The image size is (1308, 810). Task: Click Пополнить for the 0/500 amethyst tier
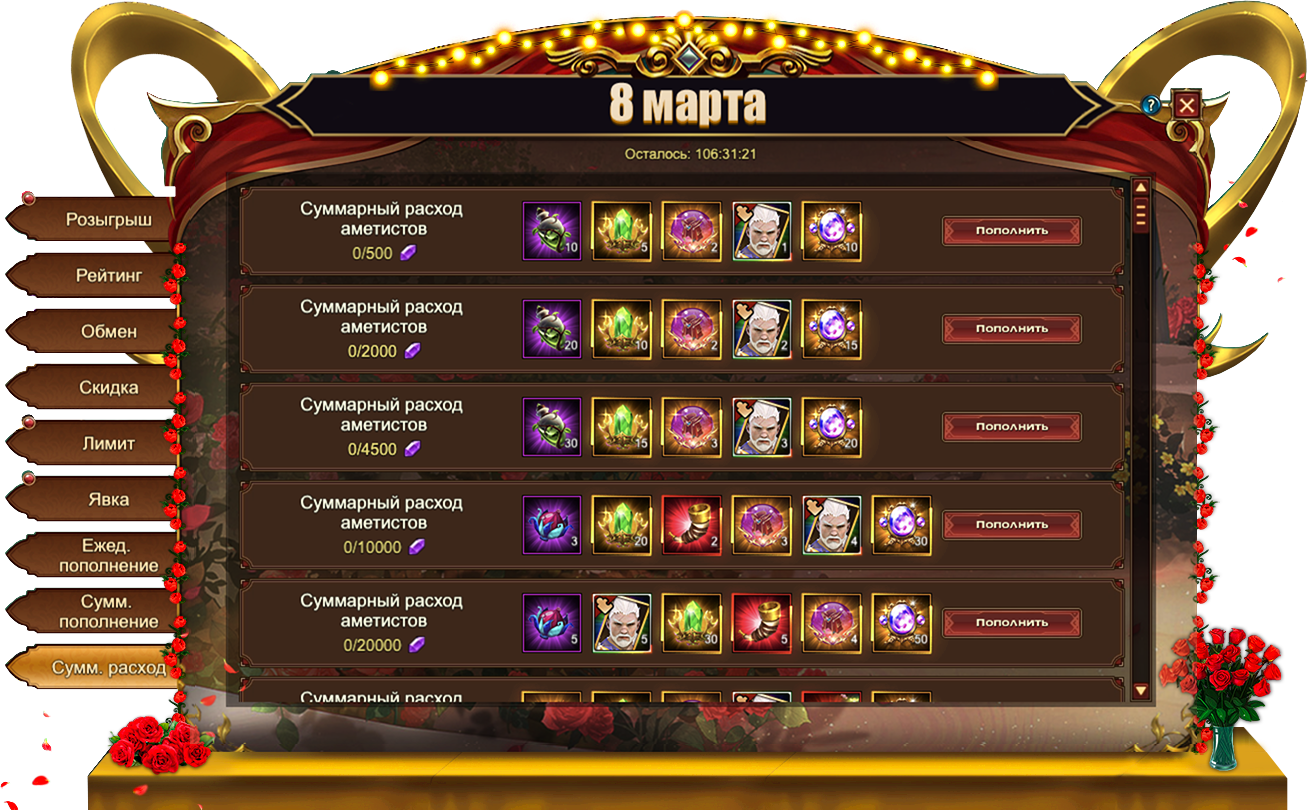point(1011,231)
